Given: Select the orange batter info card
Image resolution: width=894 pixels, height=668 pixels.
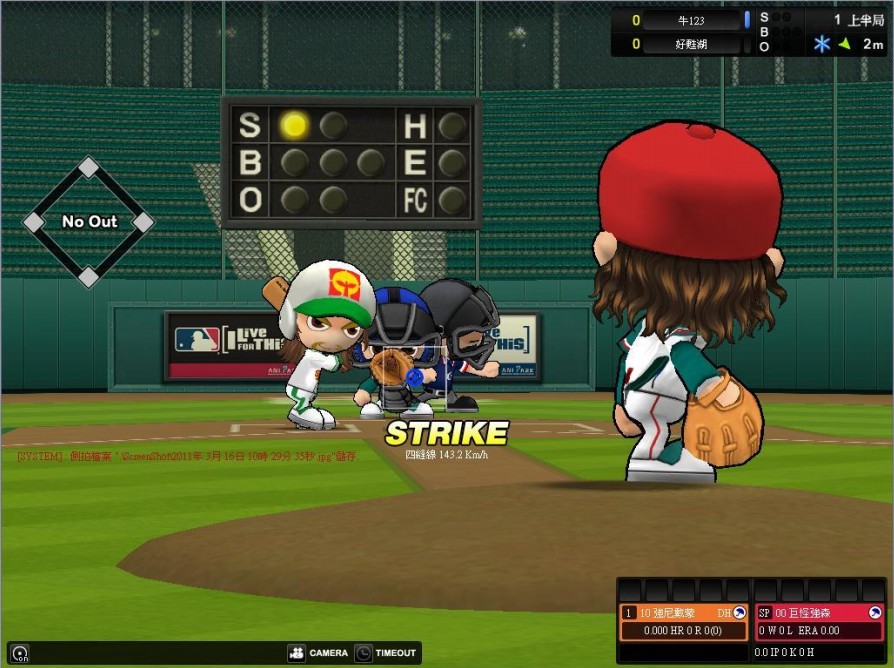Looking at the screenshot, I should point(683,622).
